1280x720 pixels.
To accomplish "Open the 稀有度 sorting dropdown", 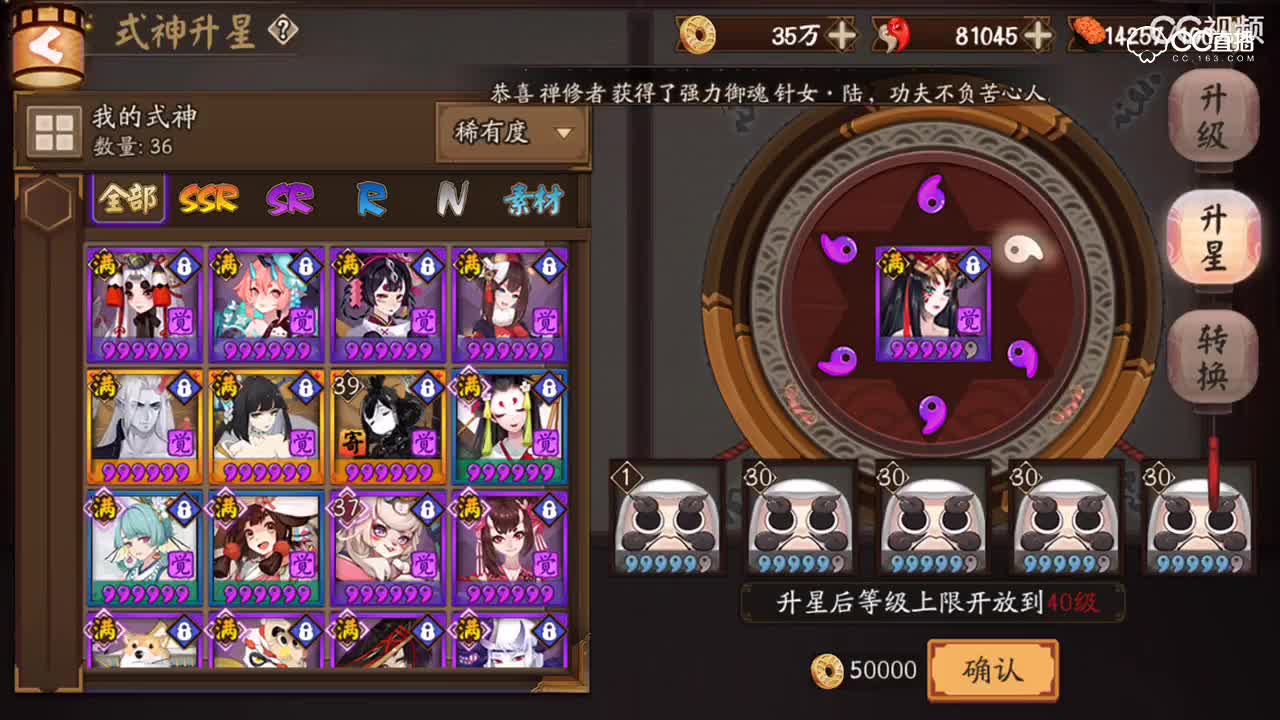I will coord(510,131).
